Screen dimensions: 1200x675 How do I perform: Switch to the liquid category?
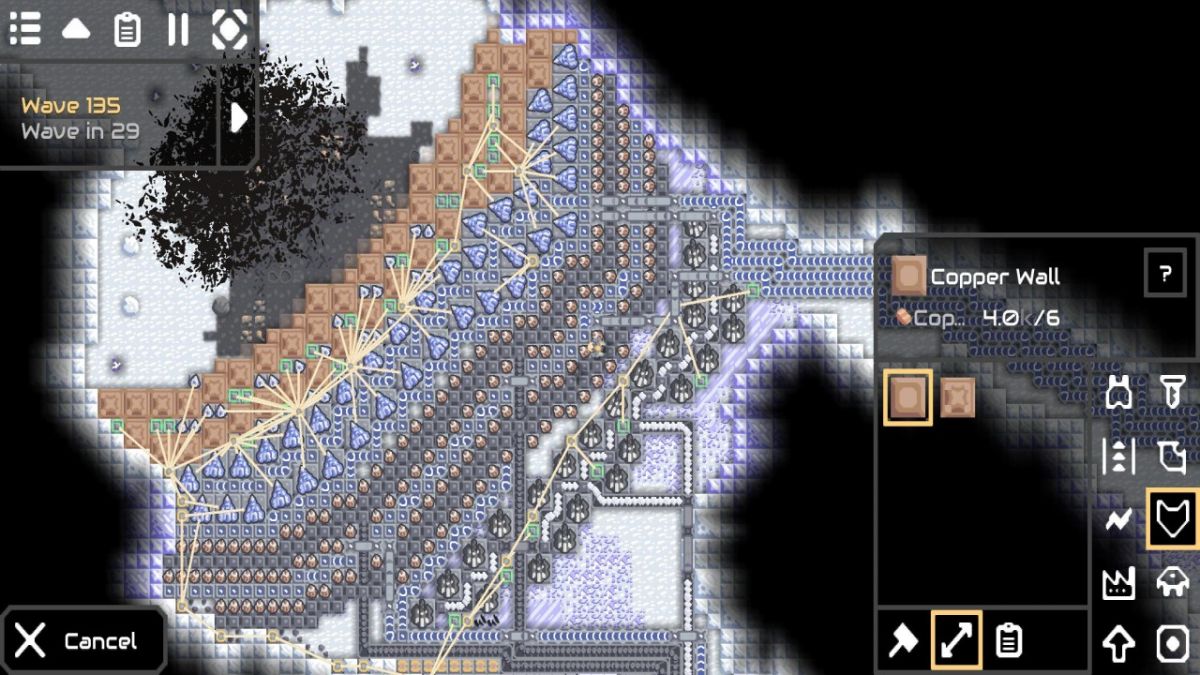(1172, 456)
